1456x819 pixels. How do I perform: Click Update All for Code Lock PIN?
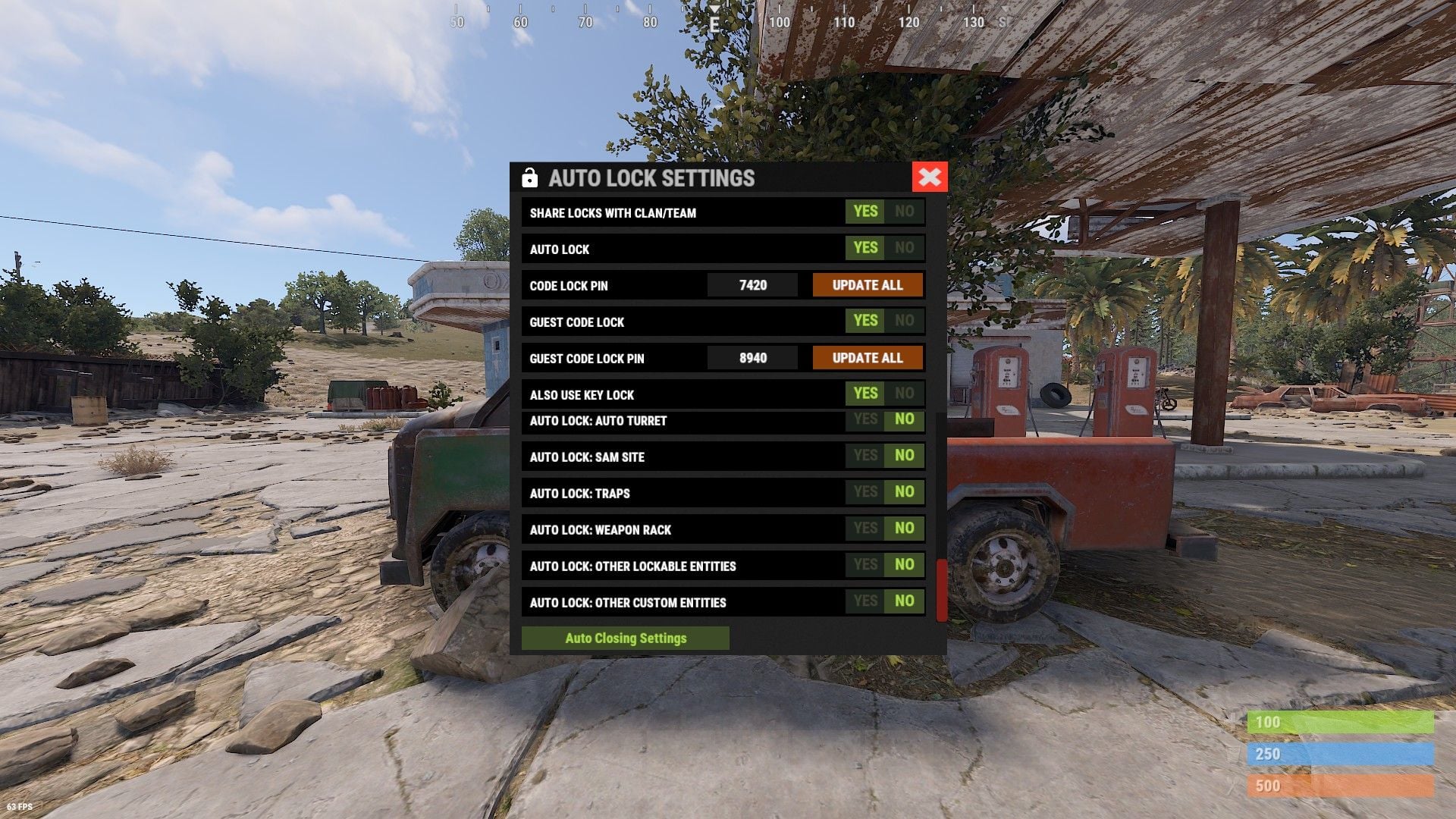(868, 285)
